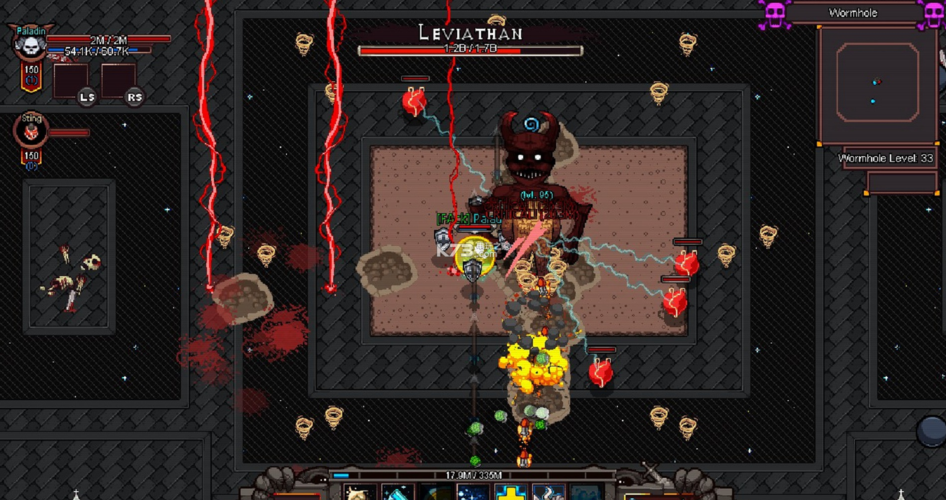Use the blue crystal skill icon
This screenshot has width=946, height=500.
click(398, 493)
